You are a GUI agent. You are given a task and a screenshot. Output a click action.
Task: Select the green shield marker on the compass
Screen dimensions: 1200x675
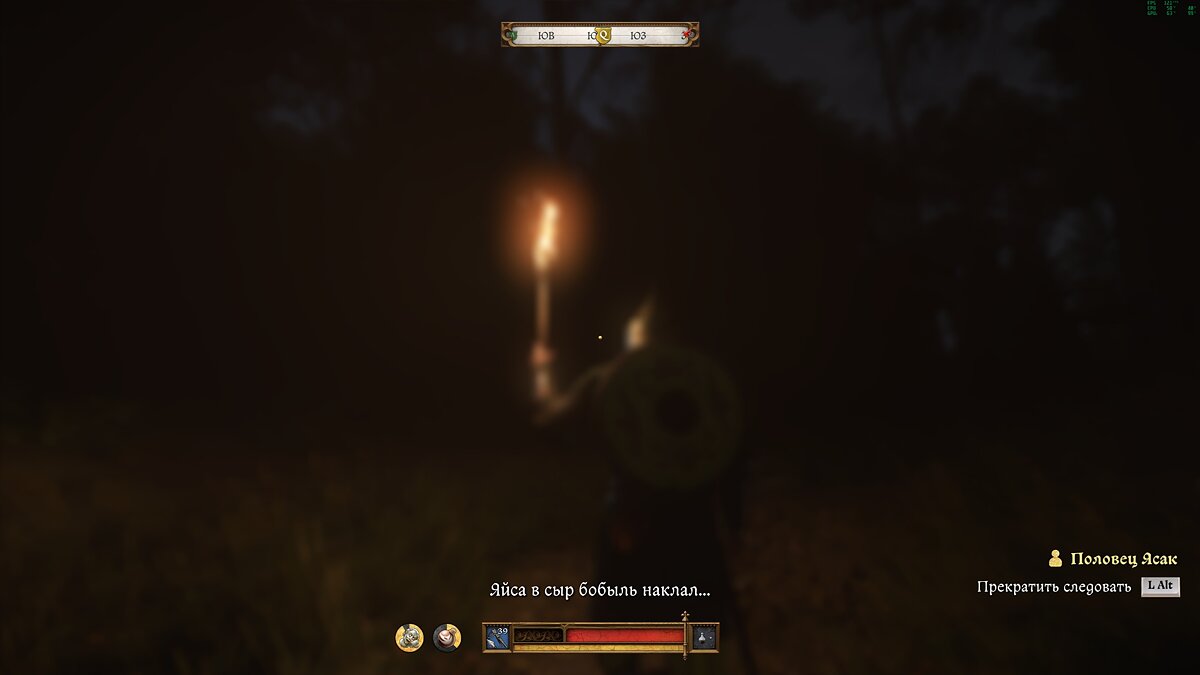[513, 35]
